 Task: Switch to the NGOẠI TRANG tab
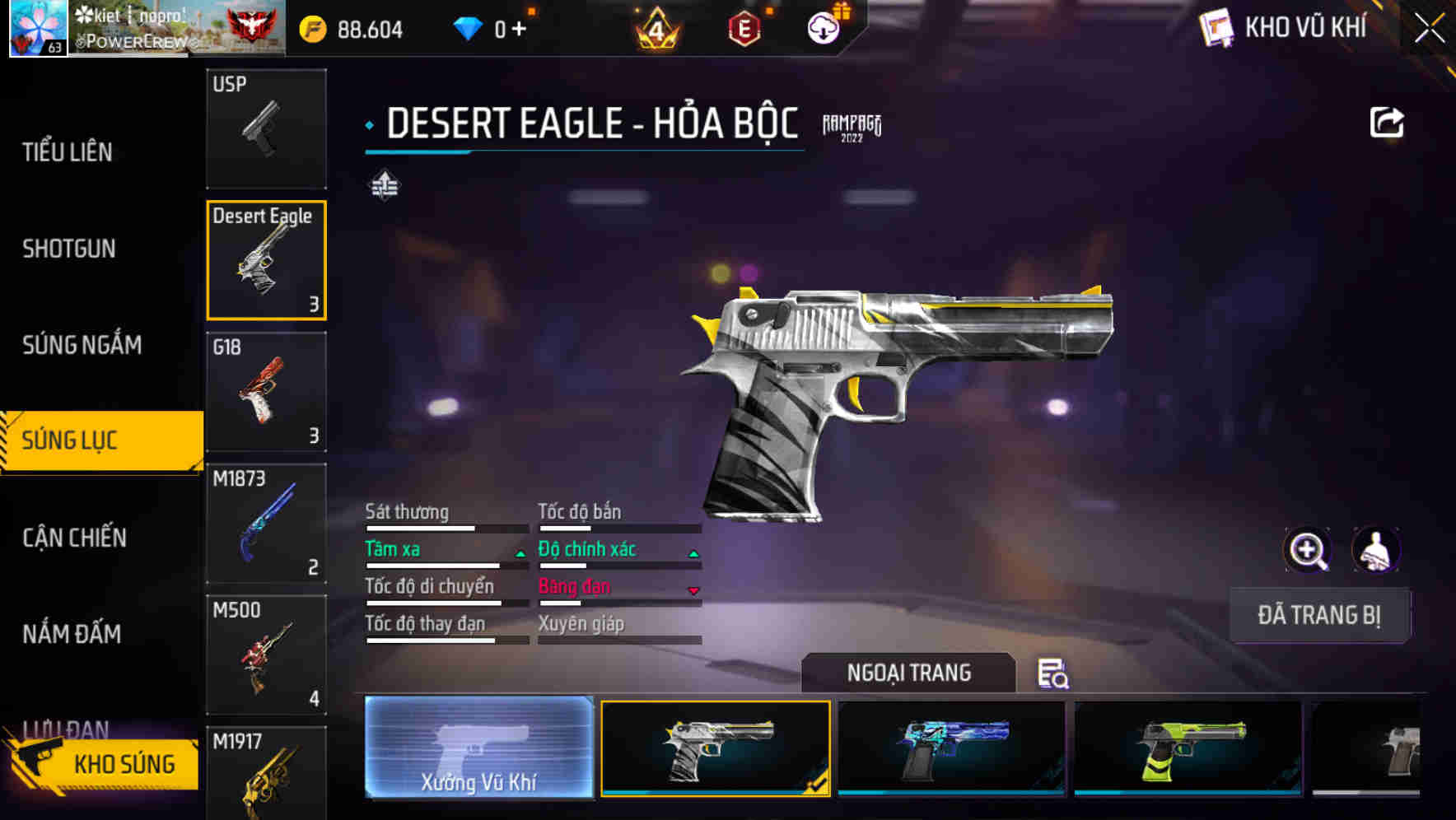click(908, 673)
